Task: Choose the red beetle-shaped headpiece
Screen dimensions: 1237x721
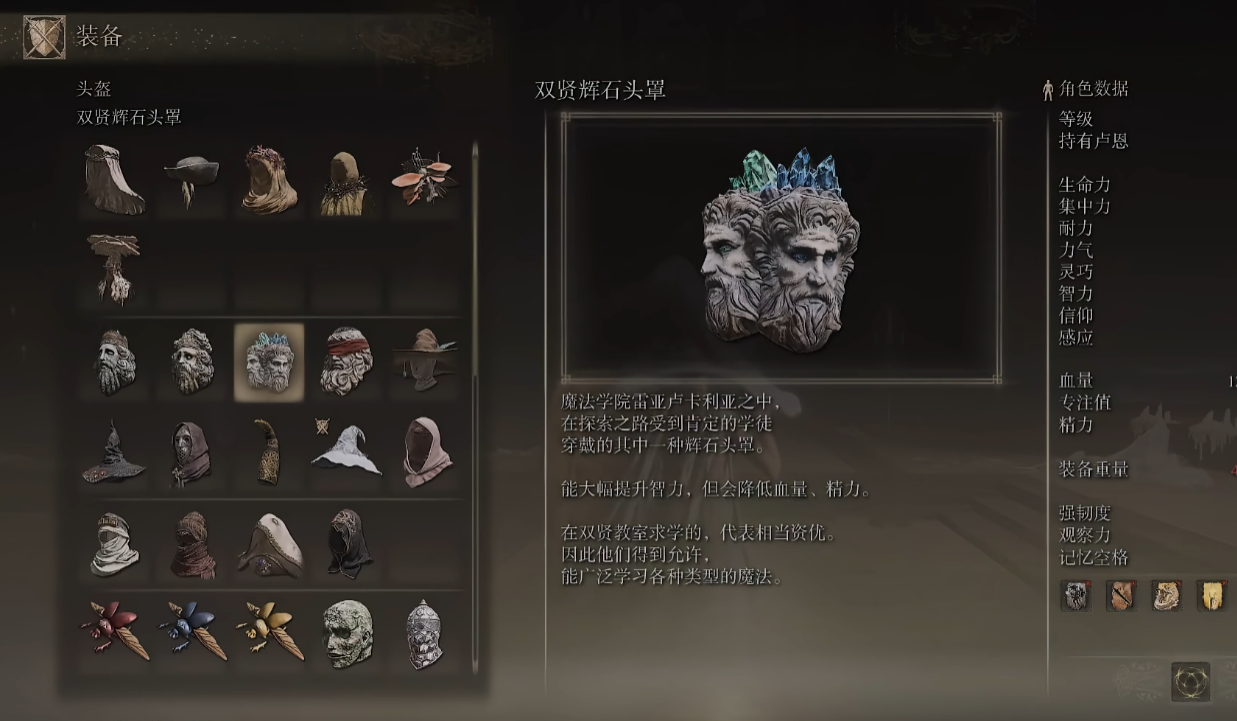Action: pos(113,631)
